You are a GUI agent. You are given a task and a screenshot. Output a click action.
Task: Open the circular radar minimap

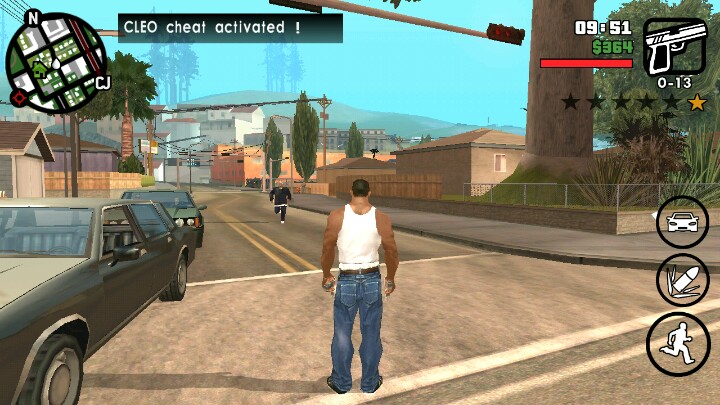pos(57,62)
